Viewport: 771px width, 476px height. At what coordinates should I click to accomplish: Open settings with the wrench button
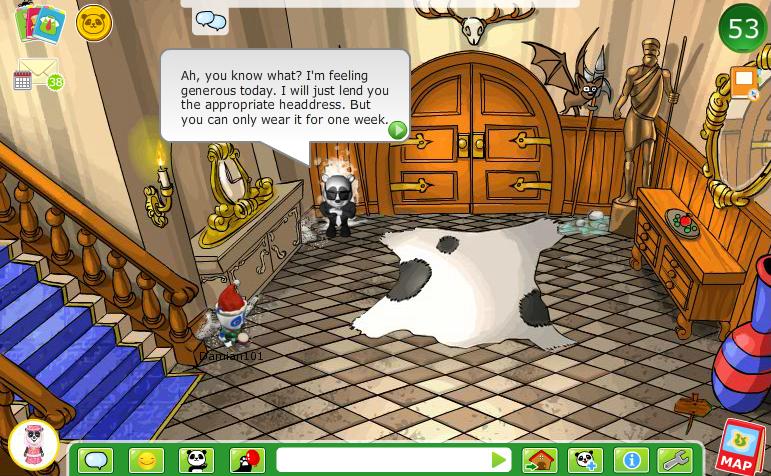click(x=676, y=460)
